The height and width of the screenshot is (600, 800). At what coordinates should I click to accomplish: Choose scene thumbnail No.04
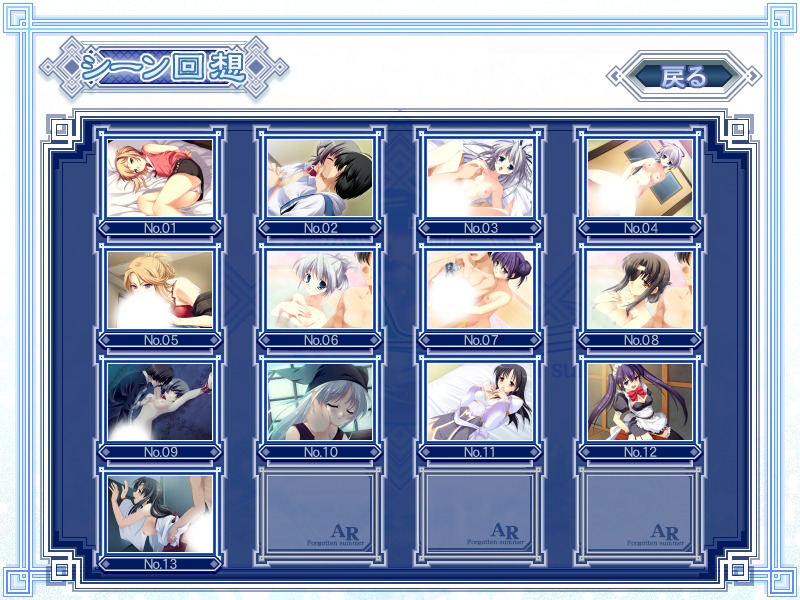coord(640,178)
